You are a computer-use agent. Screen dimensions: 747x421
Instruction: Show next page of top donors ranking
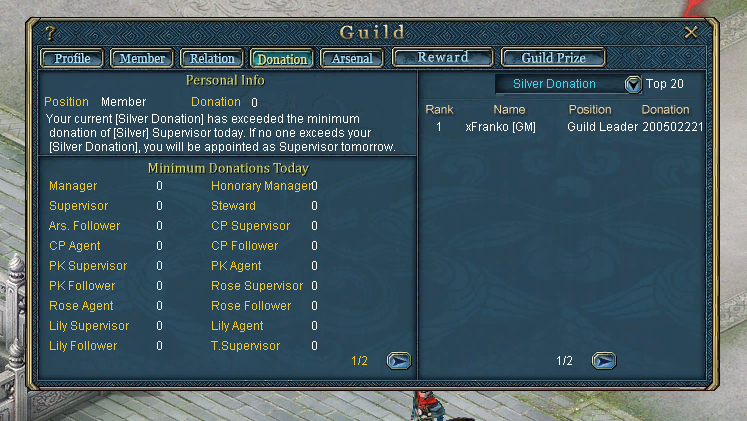[603, 361]
